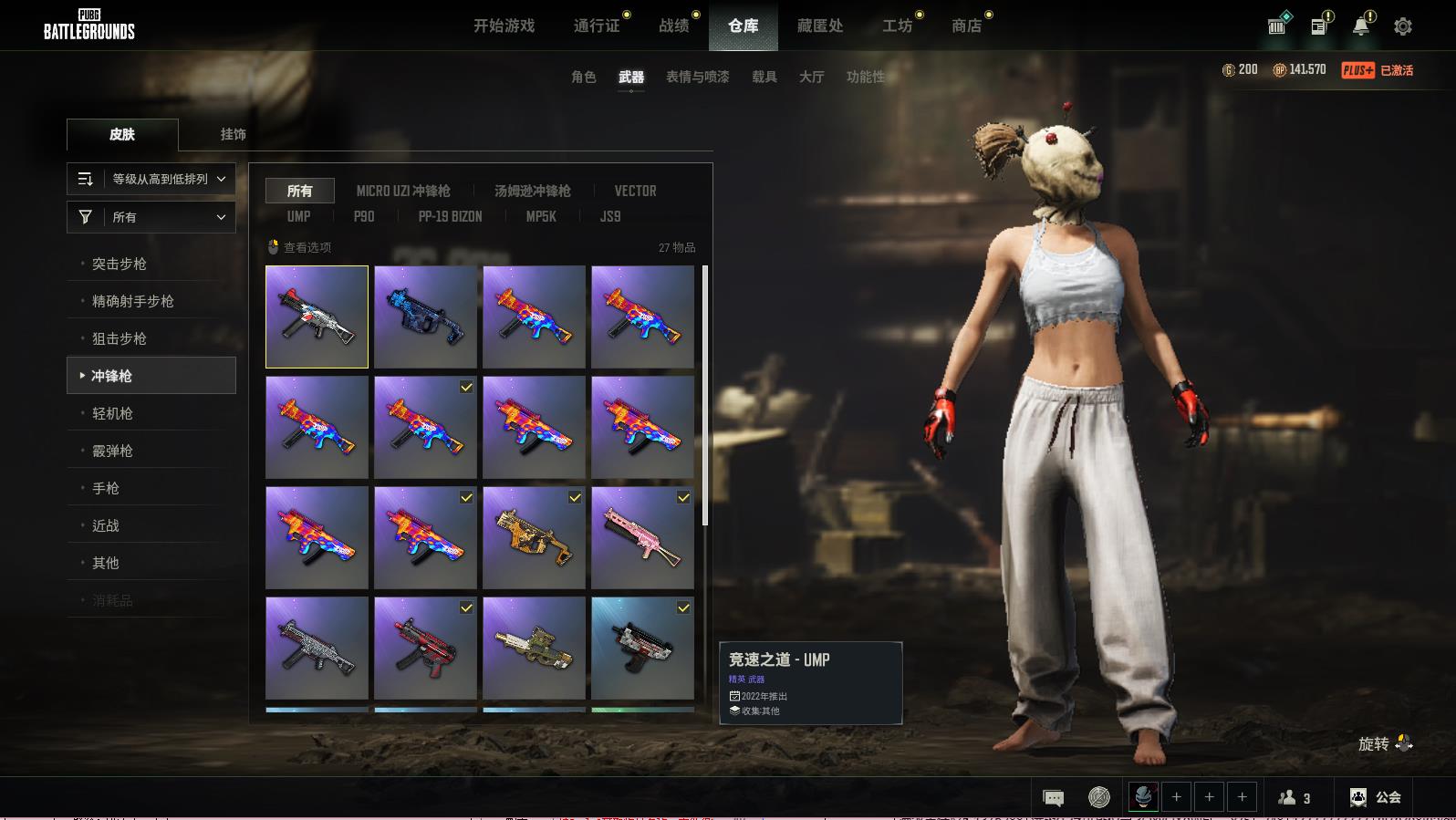Open the chat bubble icon
The height and width of the screenshot is (820, 1456).
pyautogui.click(x=1053, y=798)
